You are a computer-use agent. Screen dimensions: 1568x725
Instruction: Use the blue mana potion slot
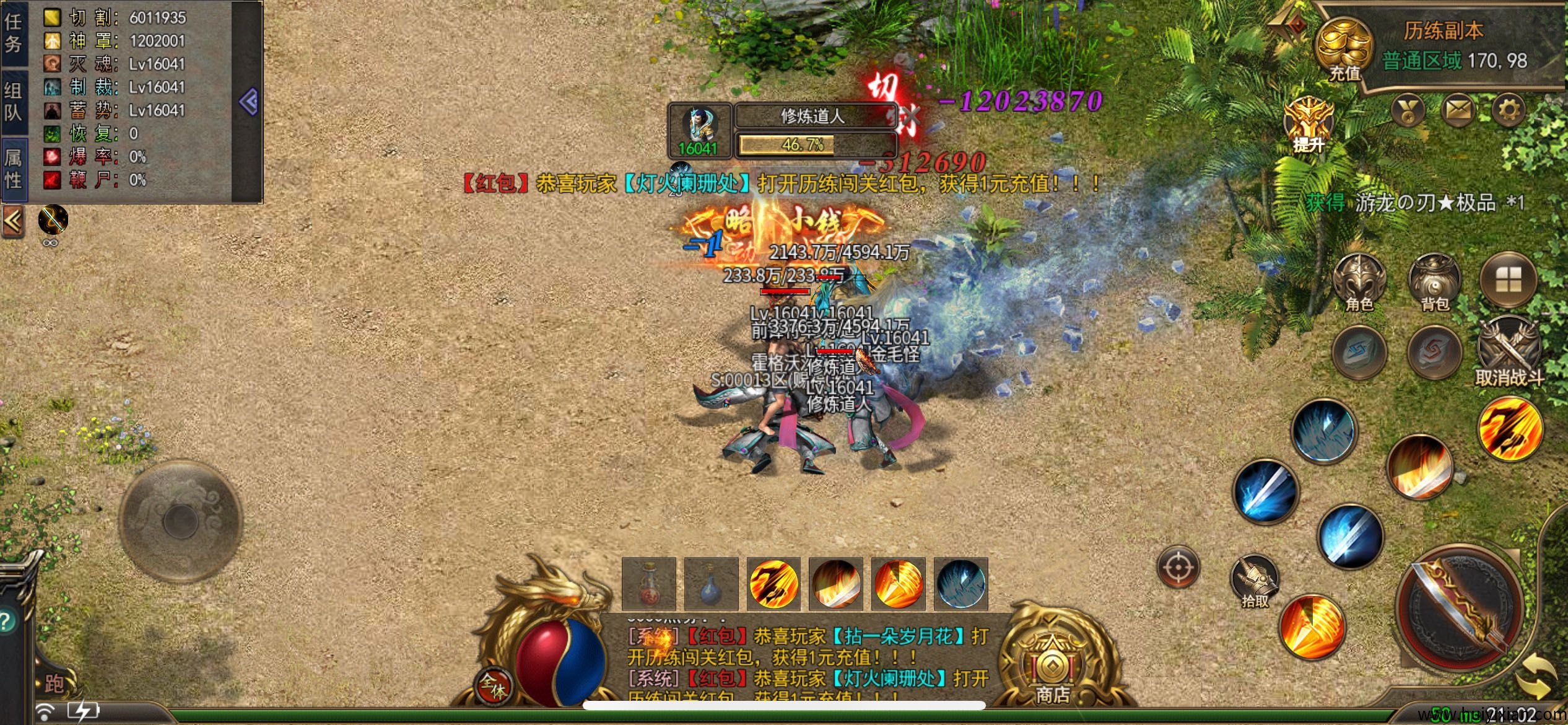(x=711, y=584)
